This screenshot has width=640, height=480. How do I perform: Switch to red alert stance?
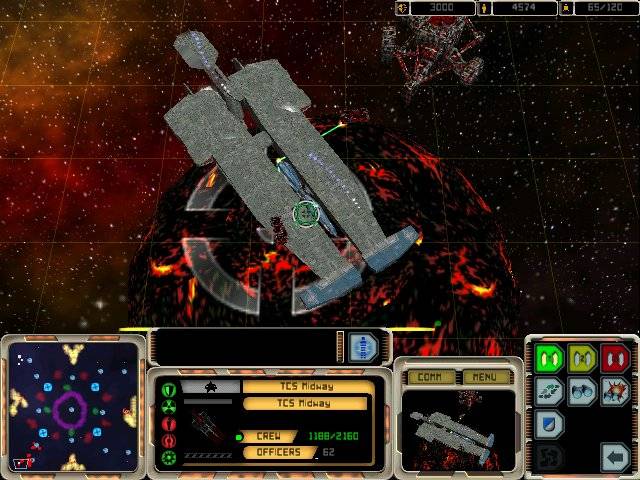tap(615, 357)
